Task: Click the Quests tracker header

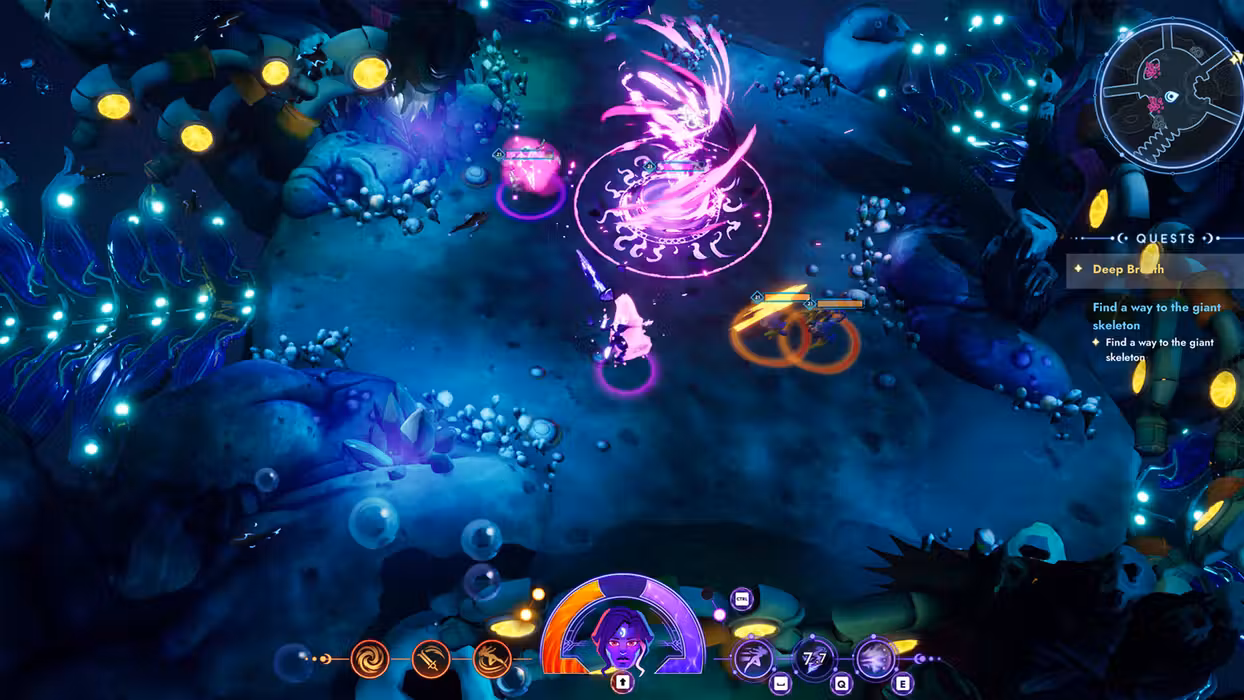Action: [1165, 239]
